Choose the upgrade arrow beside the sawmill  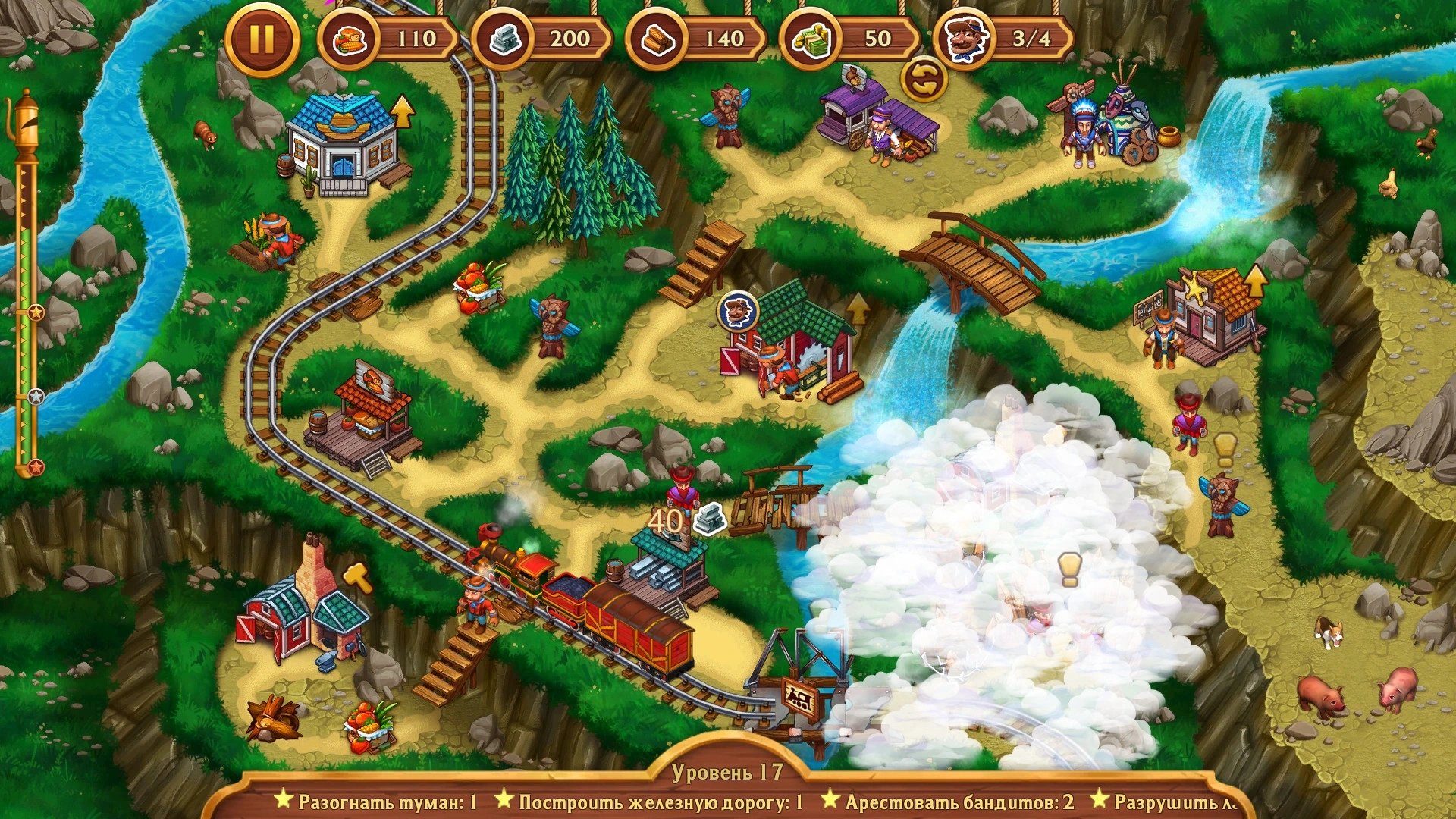tap(858, 309)
